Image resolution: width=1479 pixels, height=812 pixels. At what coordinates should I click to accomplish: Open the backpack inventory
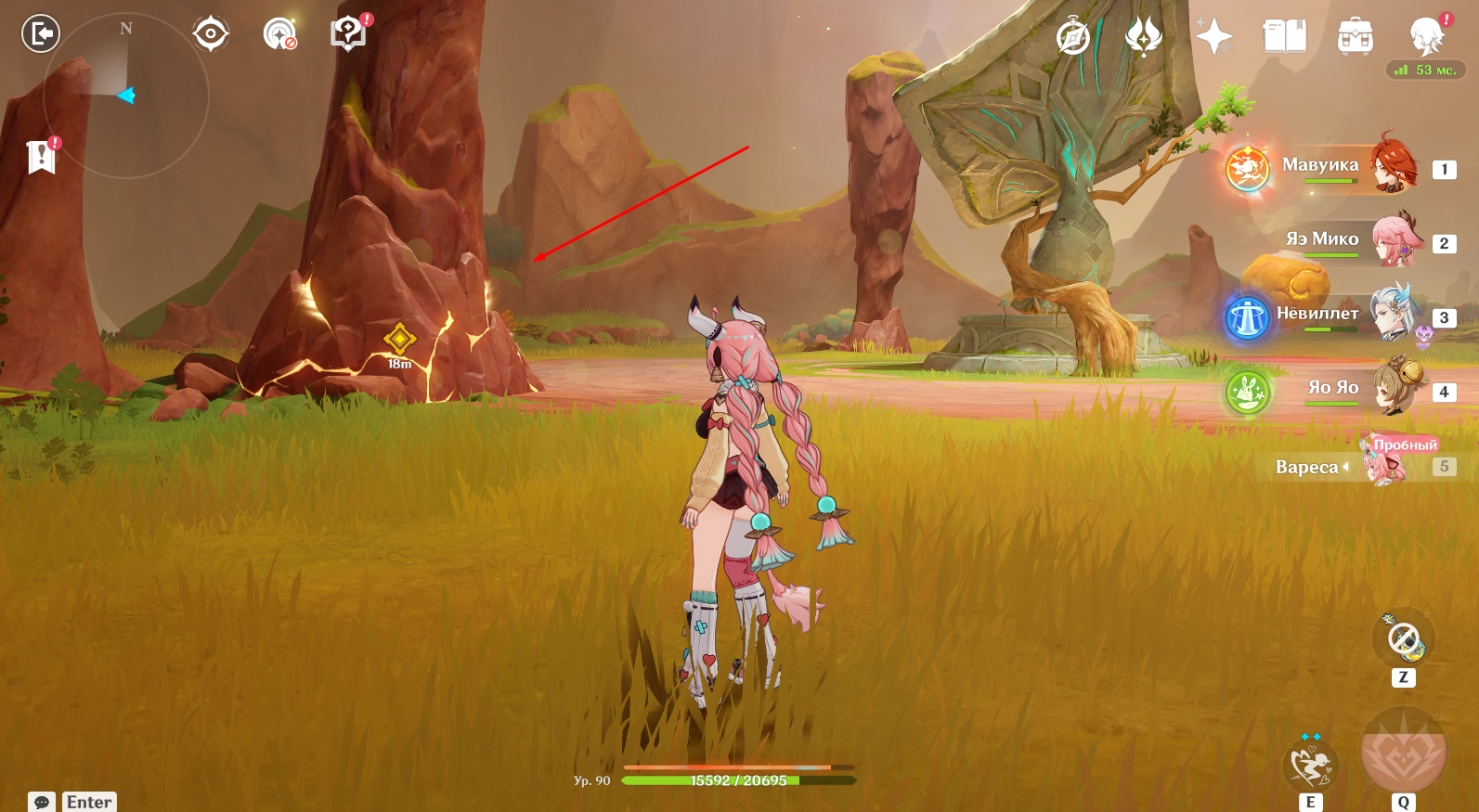(x=1355, y=37)
